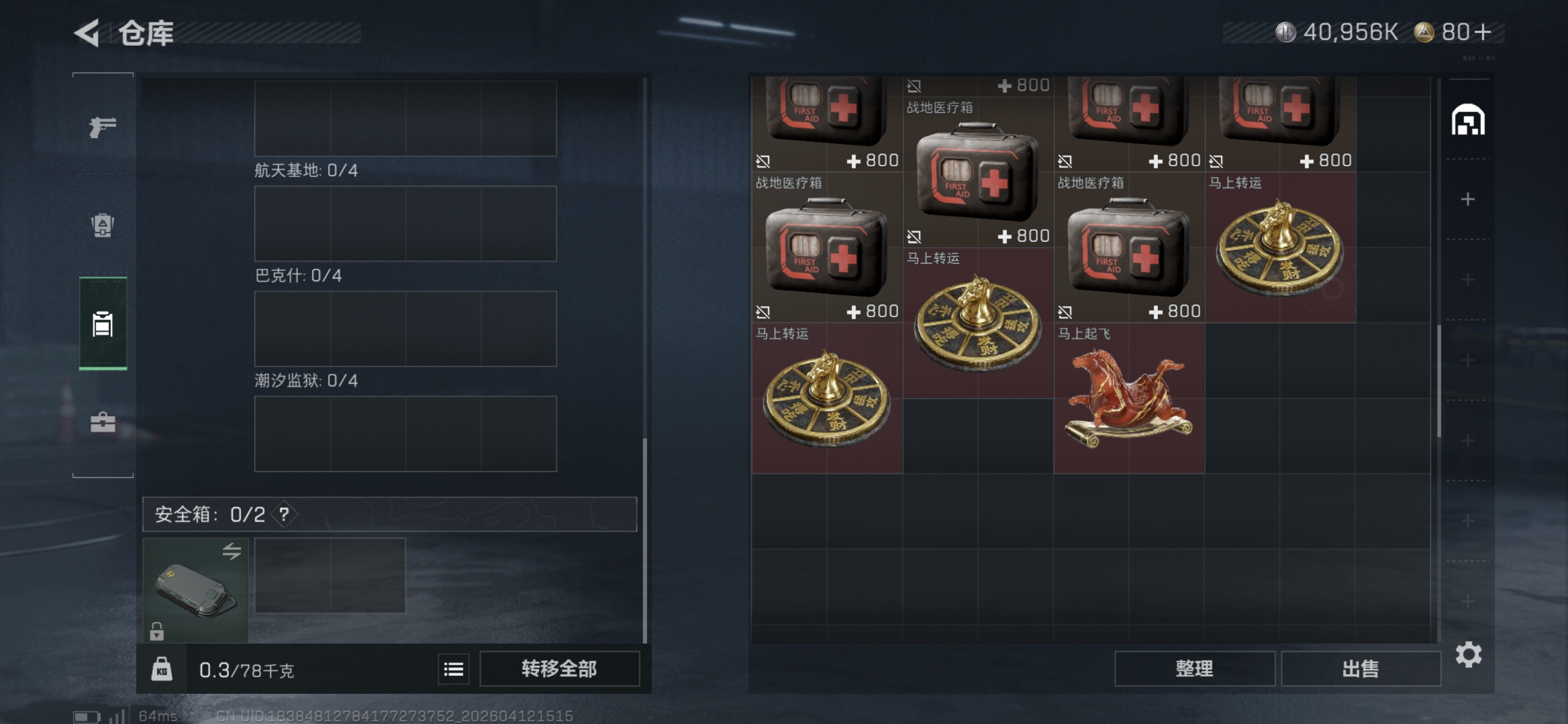Screen dimensions: 1568x724
Task: Toggle the sell-lock icon on the top-left first aid kit
Action: pyautogui.click(x=763, y=161)
